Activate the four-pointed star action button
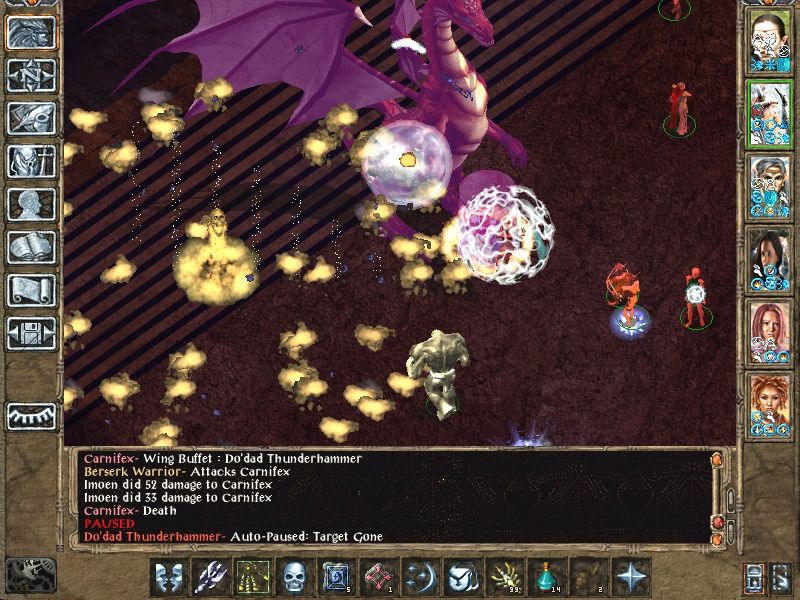Screen dimensions: 800x600 (x=632, y=577)
